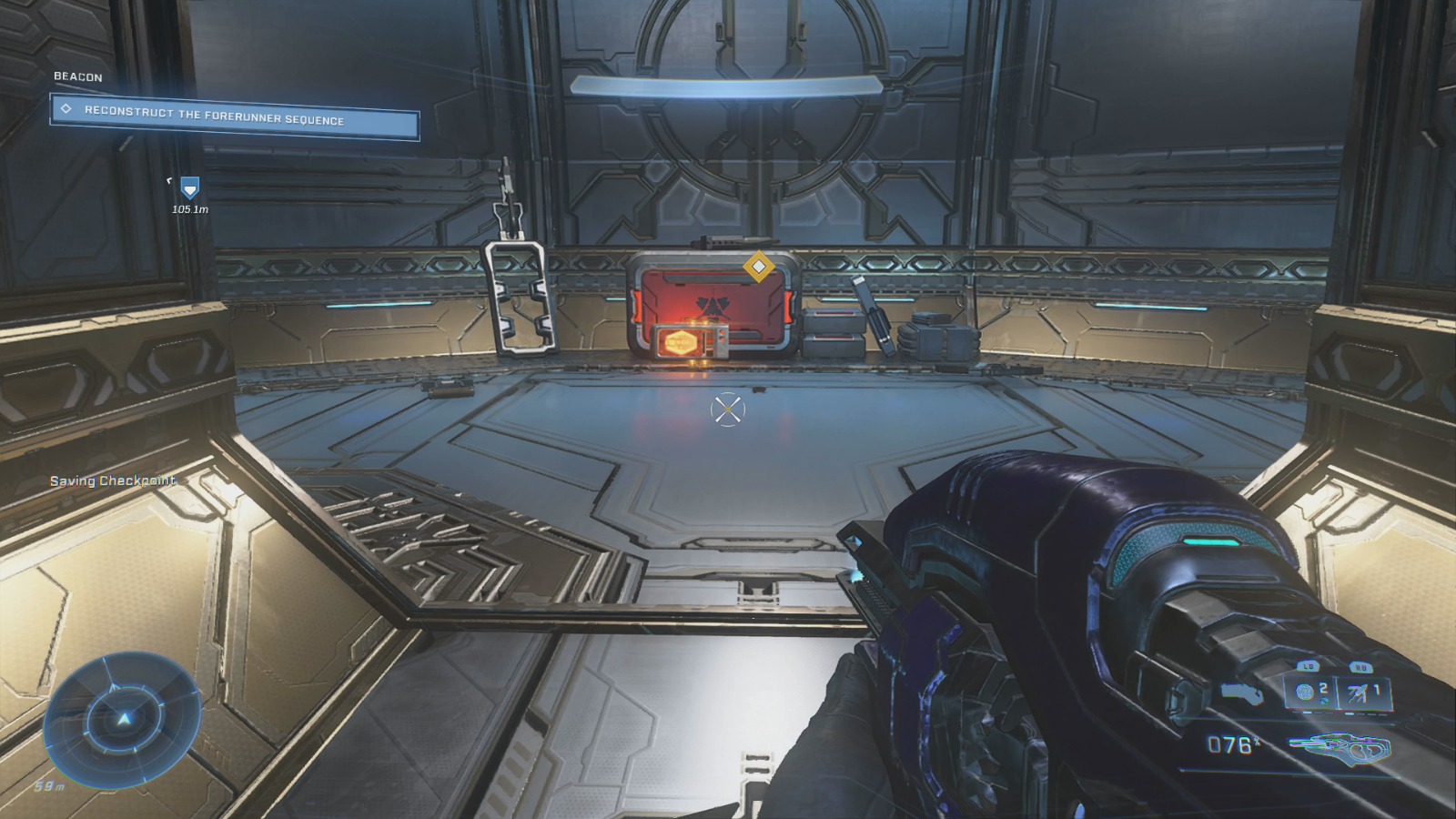Toggle the LB grenade selector

coord(1308,665)
